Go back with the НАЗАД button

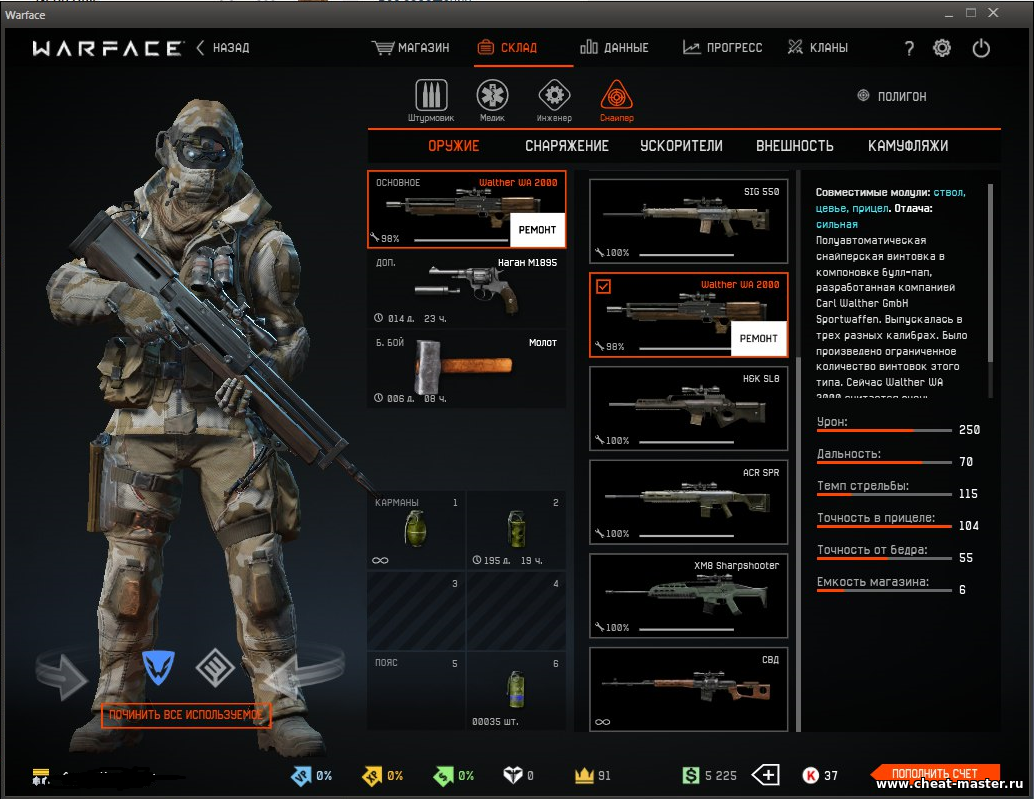(223, 48)
